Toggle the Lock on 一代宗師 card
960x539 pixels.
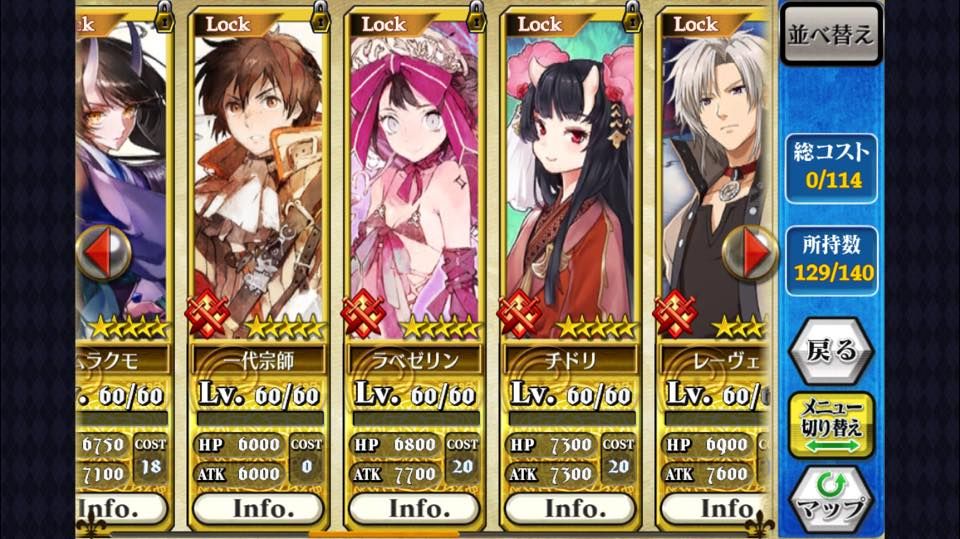click(x=321, y=17)
